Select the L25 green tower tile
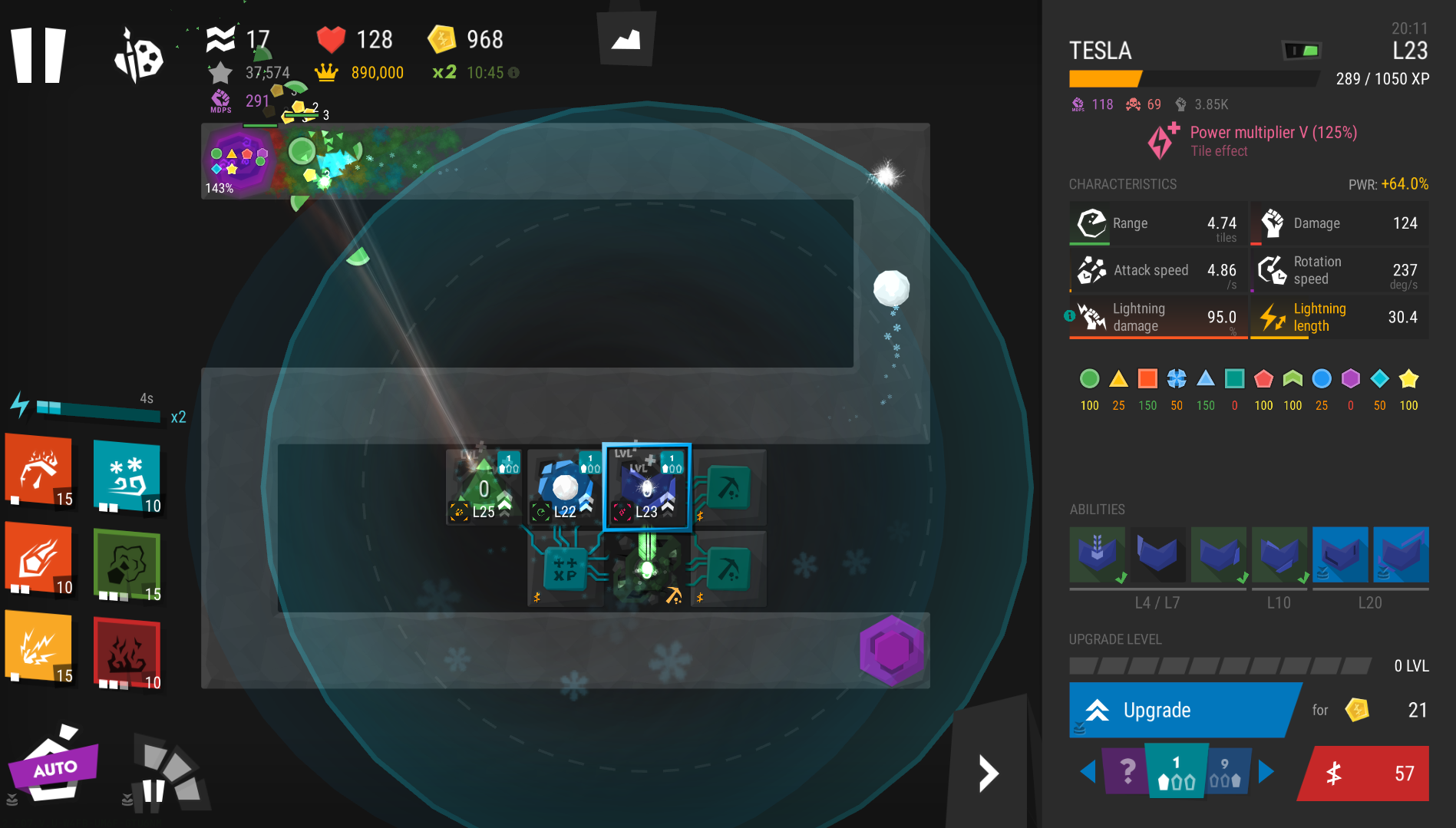 click(484, 487)
